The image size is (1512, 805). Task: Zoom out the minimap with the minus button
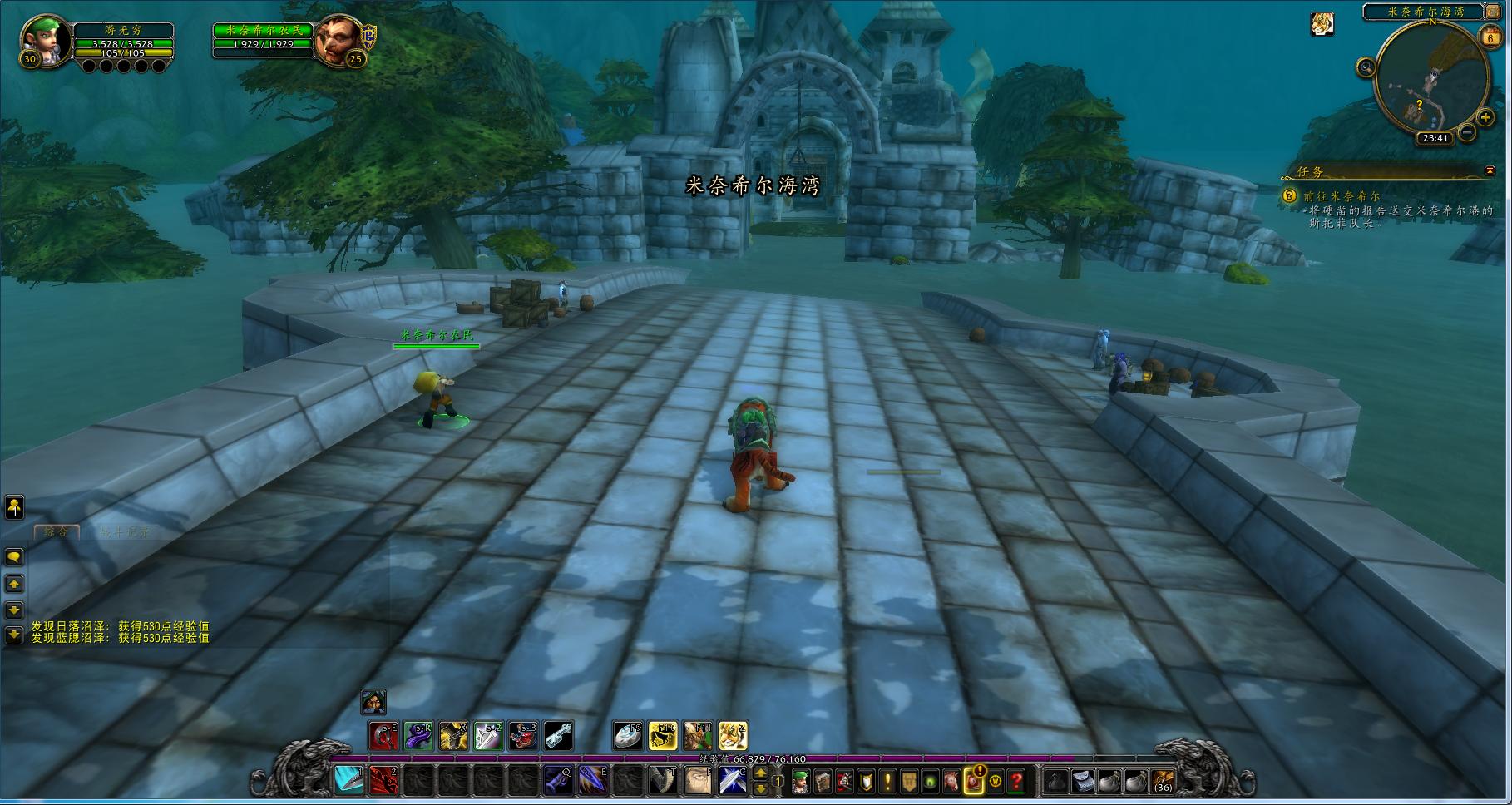click(x=1466, y=131)
